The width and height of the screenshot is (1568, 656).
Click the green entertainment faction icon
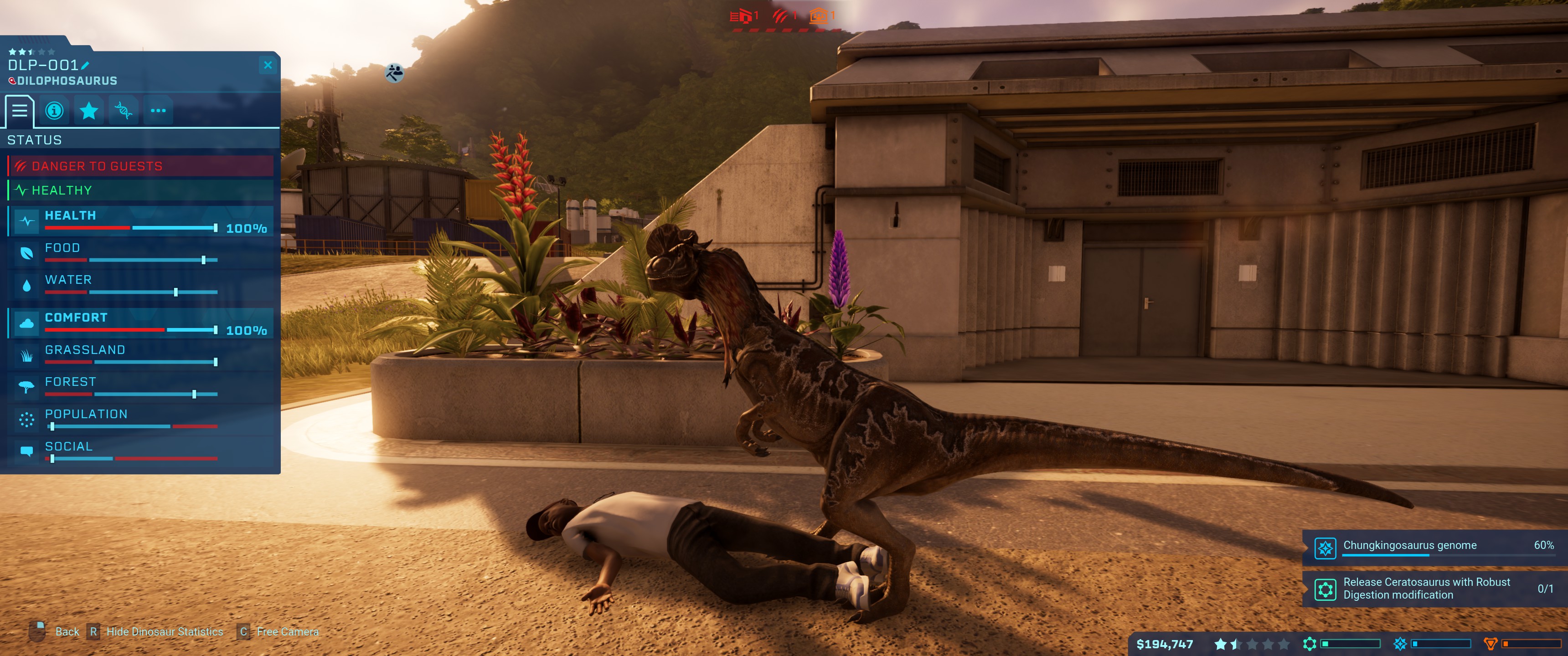tap(1310, 644)
